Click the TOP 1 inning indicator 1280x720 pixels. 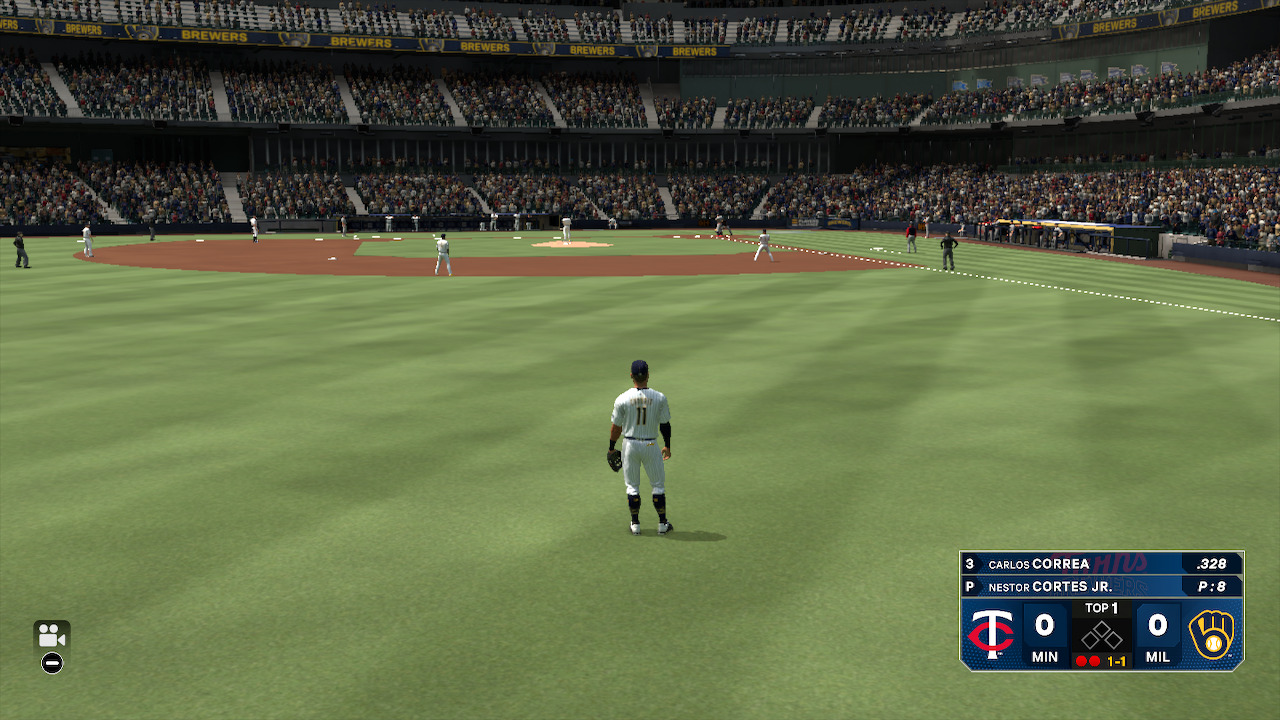[x=1101, y=607]
